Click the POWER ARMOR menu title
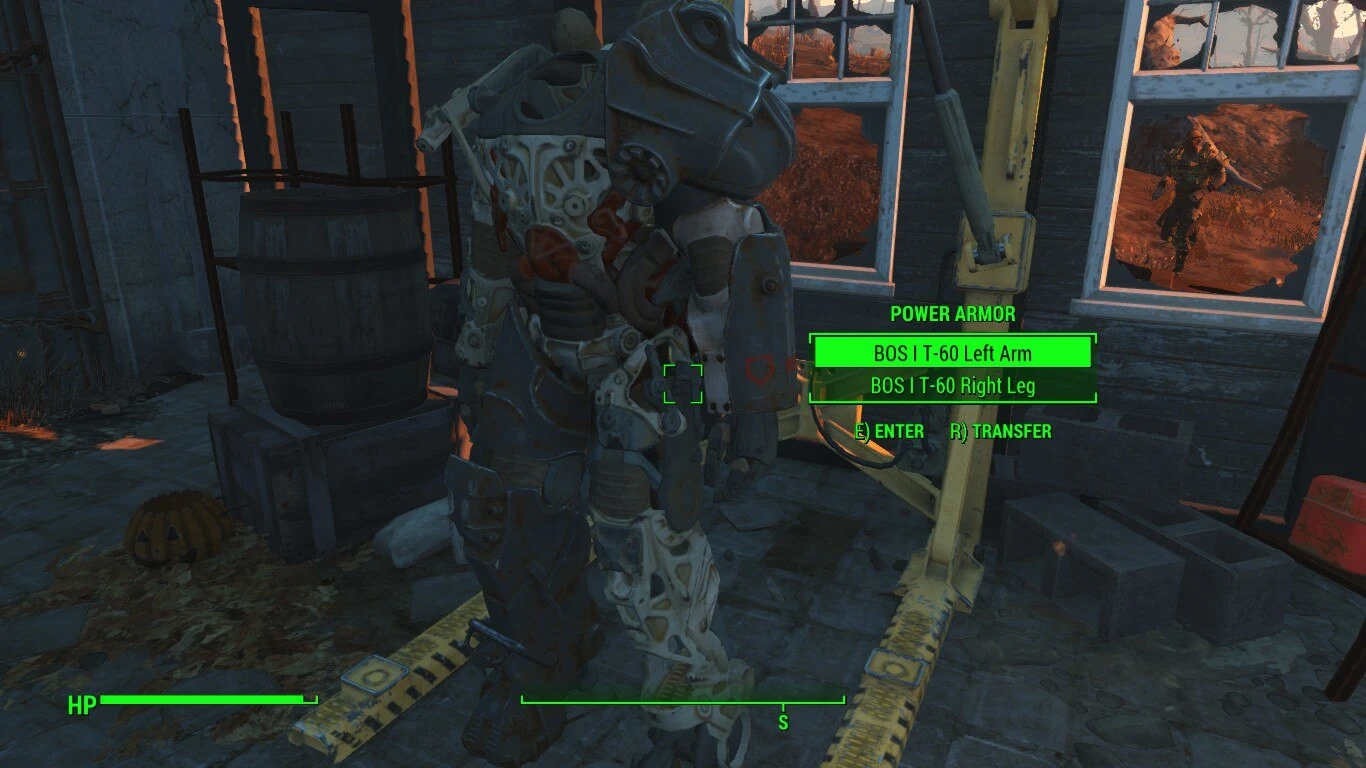 coord(952,314)
